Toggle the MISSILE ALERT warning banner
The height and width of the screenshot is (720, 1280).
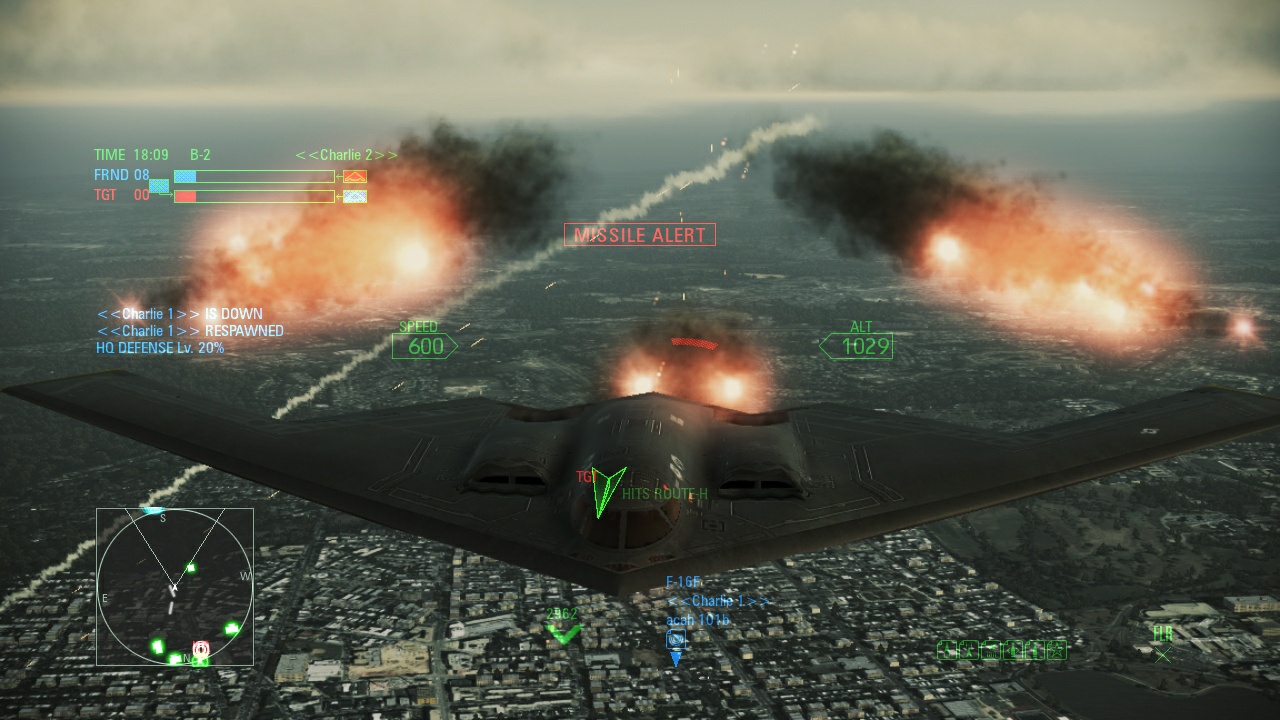pos(640,234)
